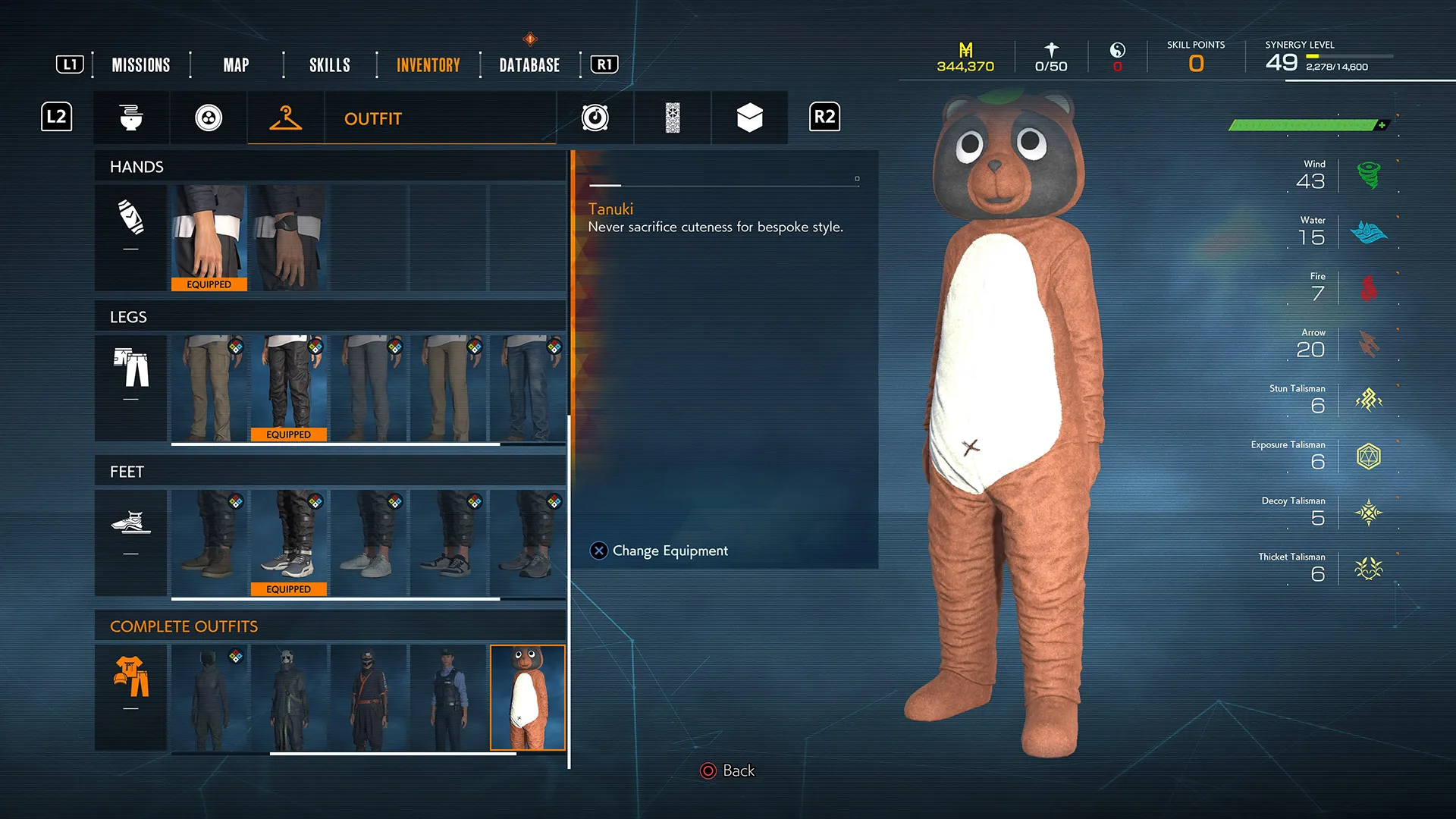Choose the equipped grey sneakers
Screen dimensions: 1456x819
click(289, 543)
